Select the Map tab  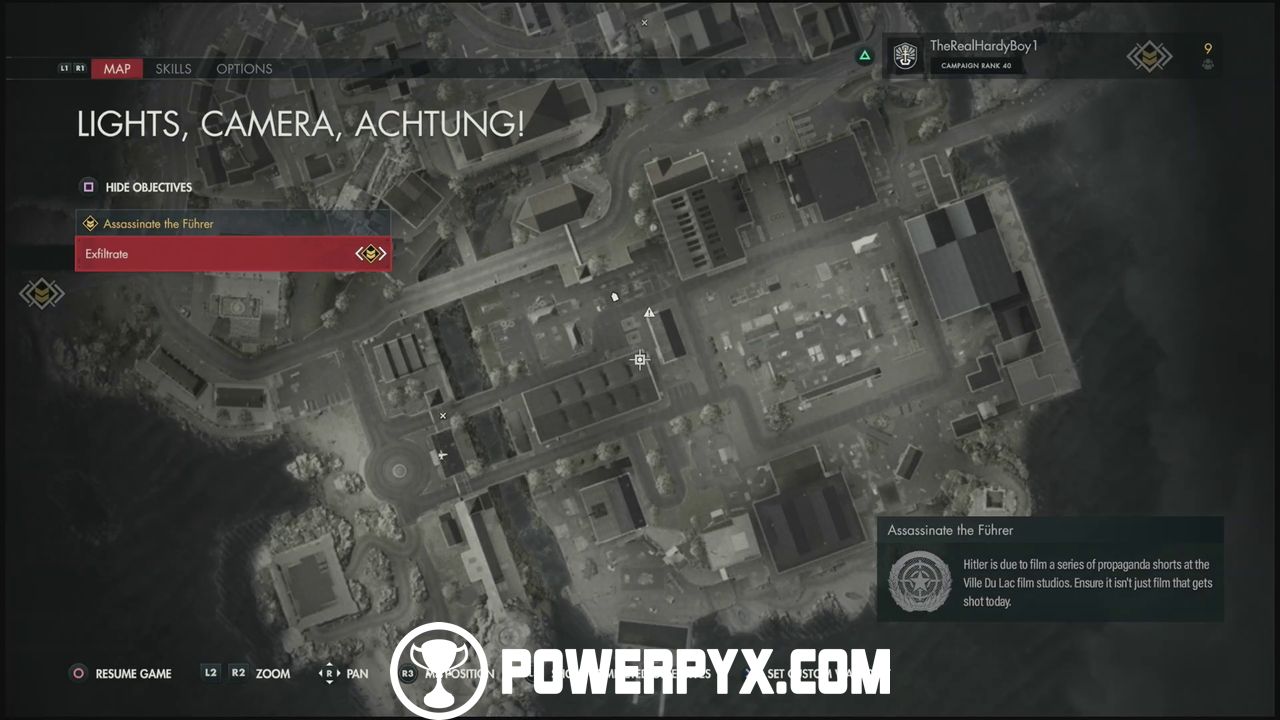[117, 69]
